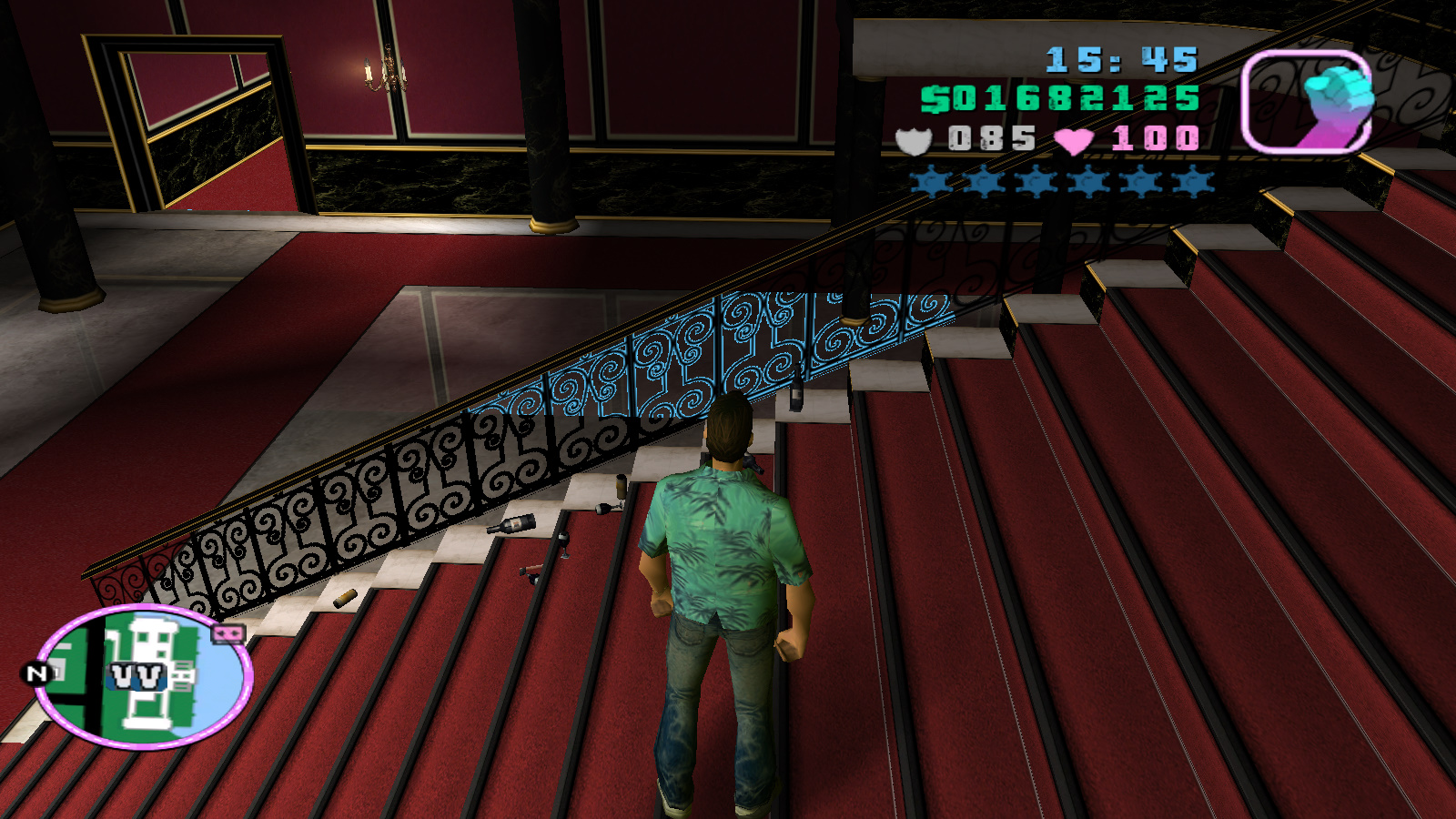The width and height of the screenshot is (1456, 819).
Task: Click the pink cassette save marker
Action: [228, 633]
